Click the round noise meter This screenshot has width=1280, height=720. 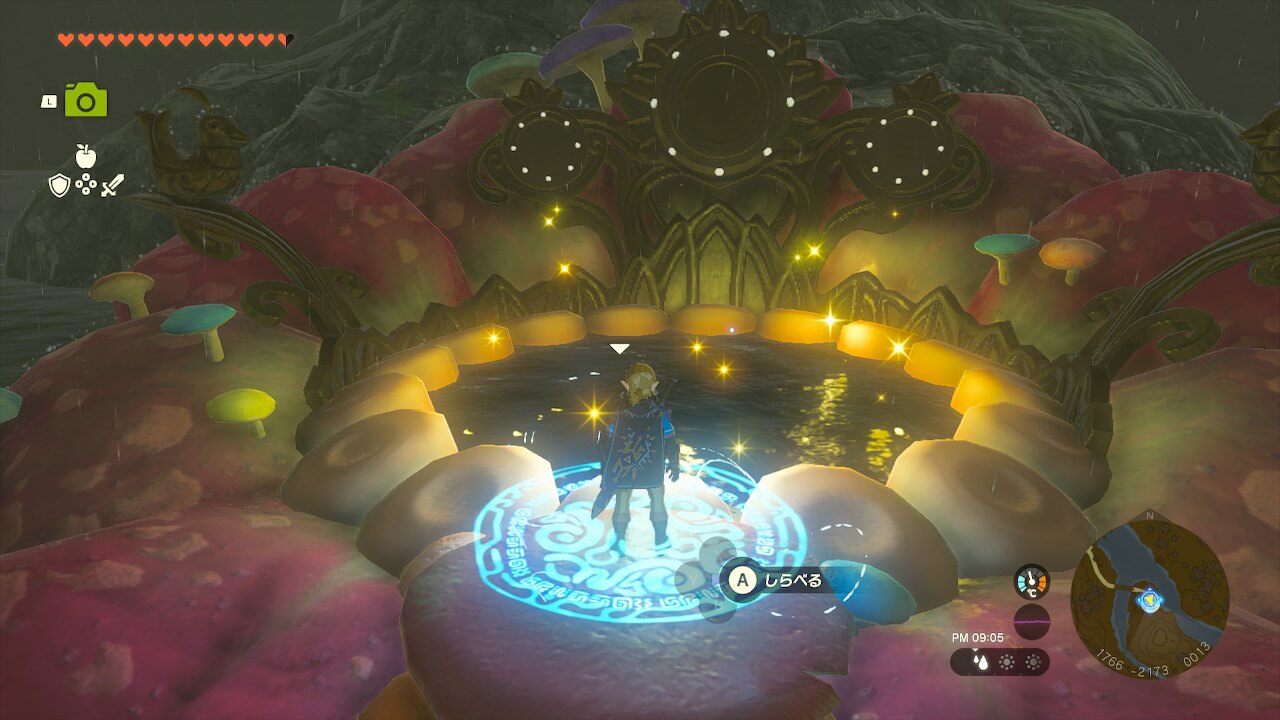[x=1031, y=621]
